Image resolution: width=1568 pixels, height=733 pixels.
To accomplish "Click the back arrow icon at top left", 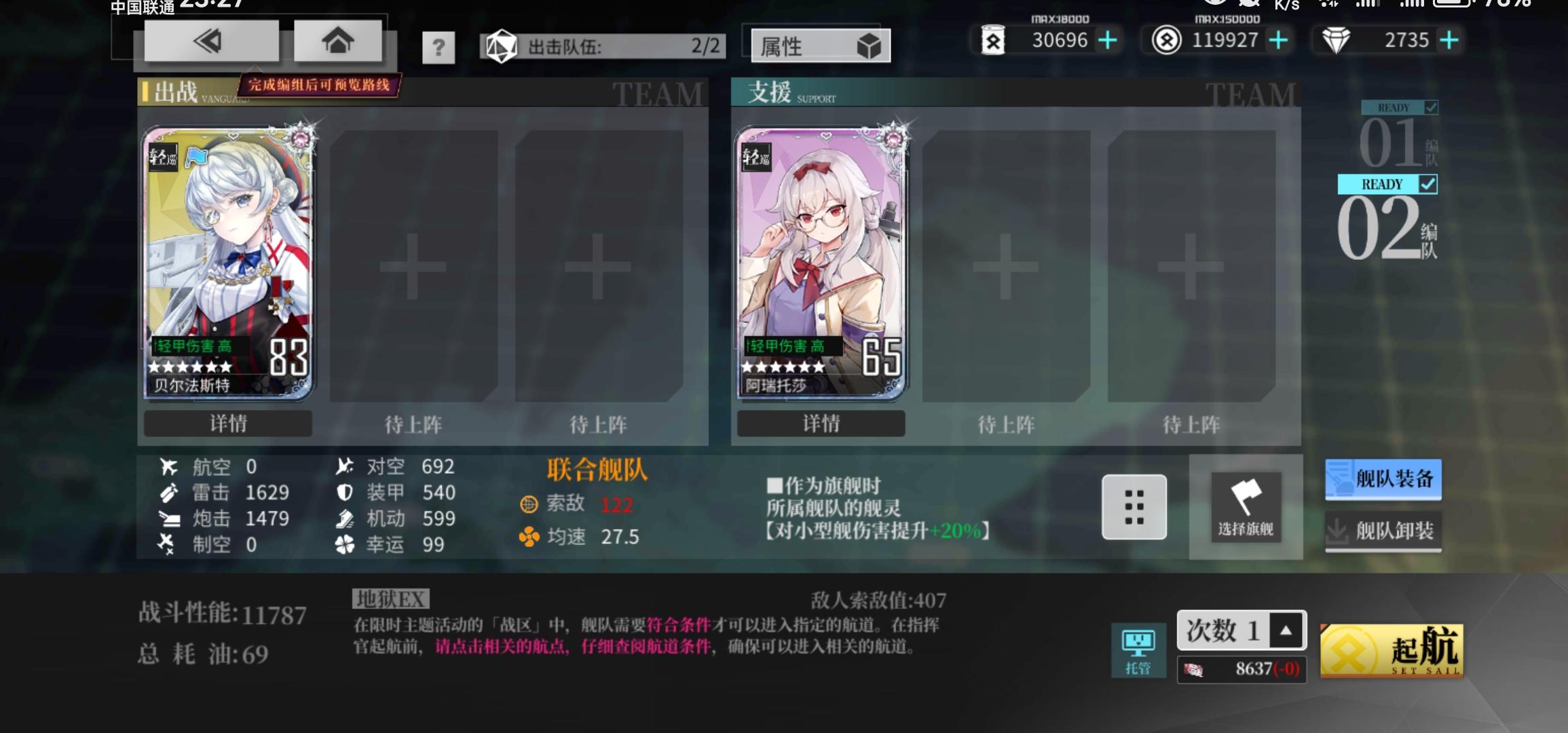I will click(x=209, y=40).
